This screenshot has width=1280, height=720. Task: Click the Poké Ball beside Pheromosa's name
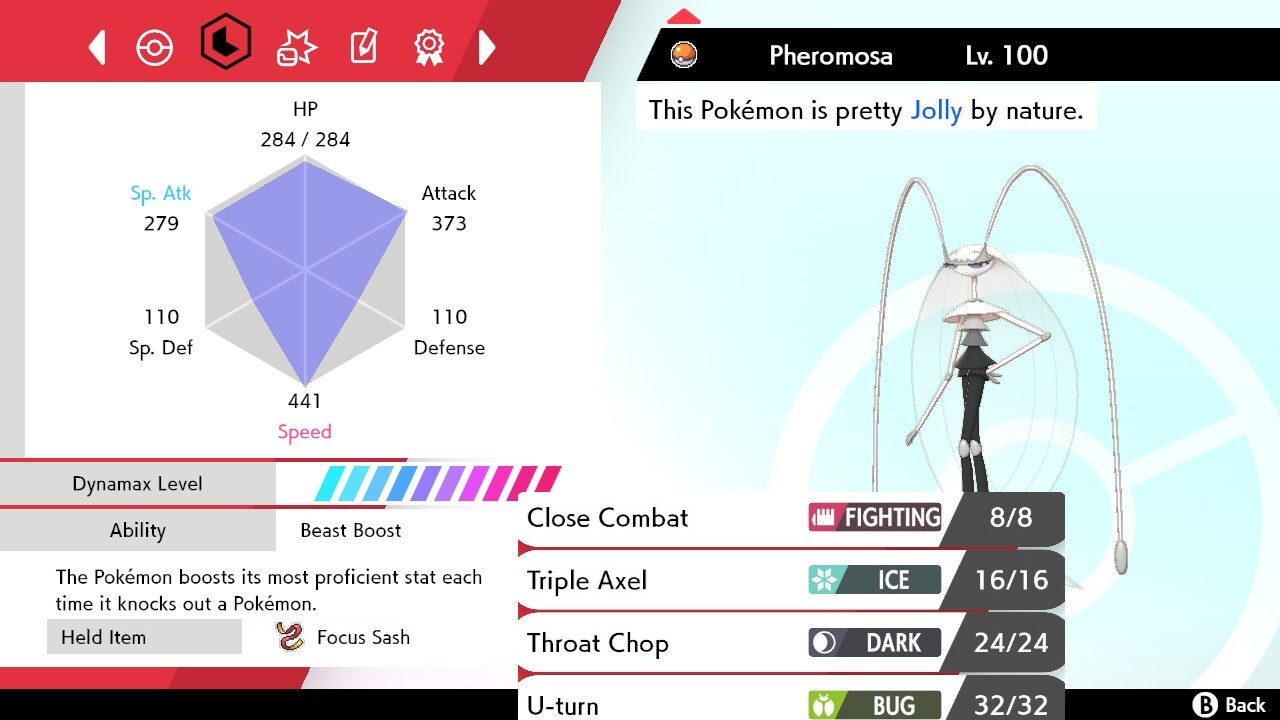[684, 55]
